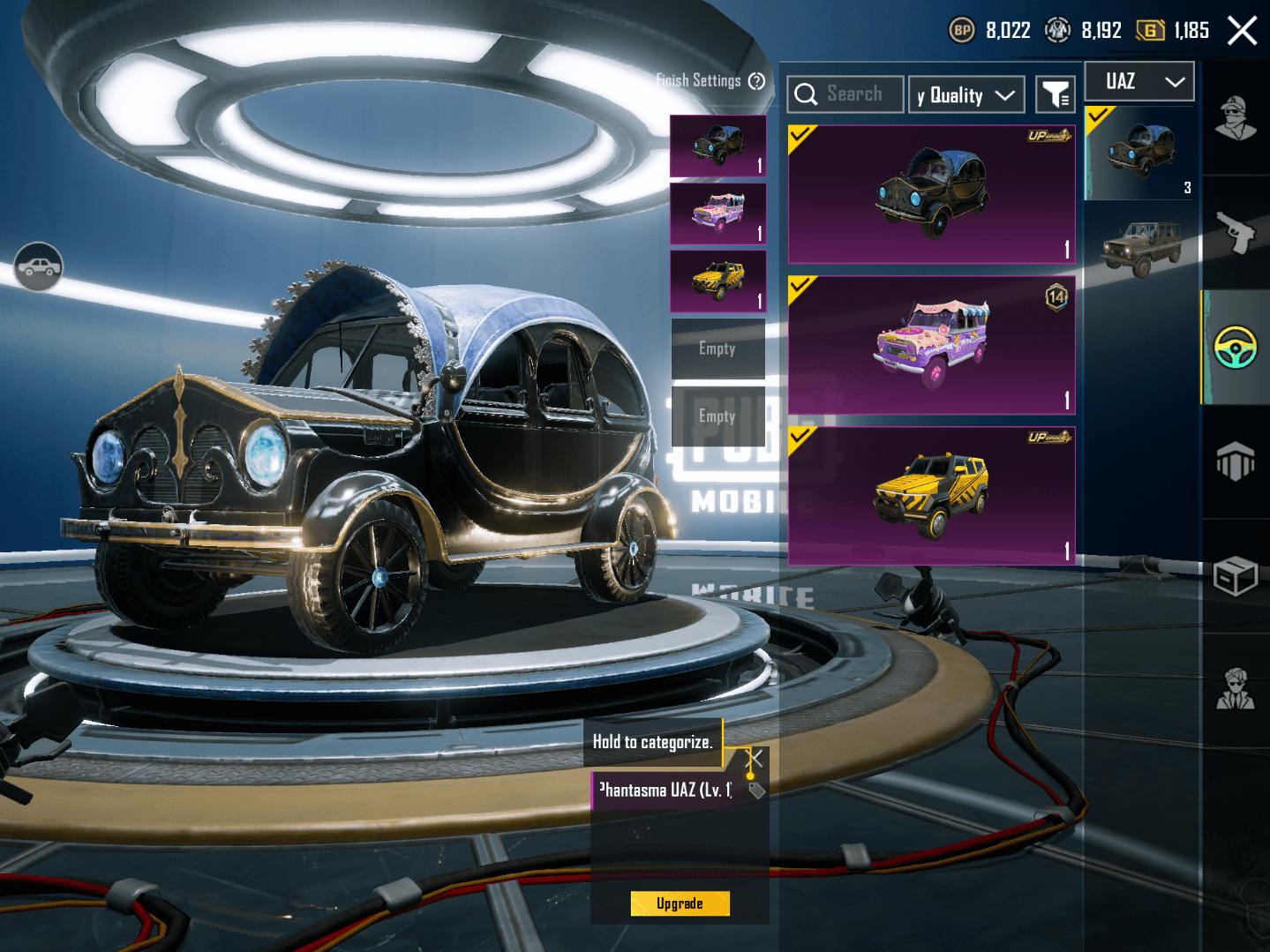This screenshot has height=952, width=1270.
Task: Select the black Phantasma UAZ skin card
Action: [931, 194]
